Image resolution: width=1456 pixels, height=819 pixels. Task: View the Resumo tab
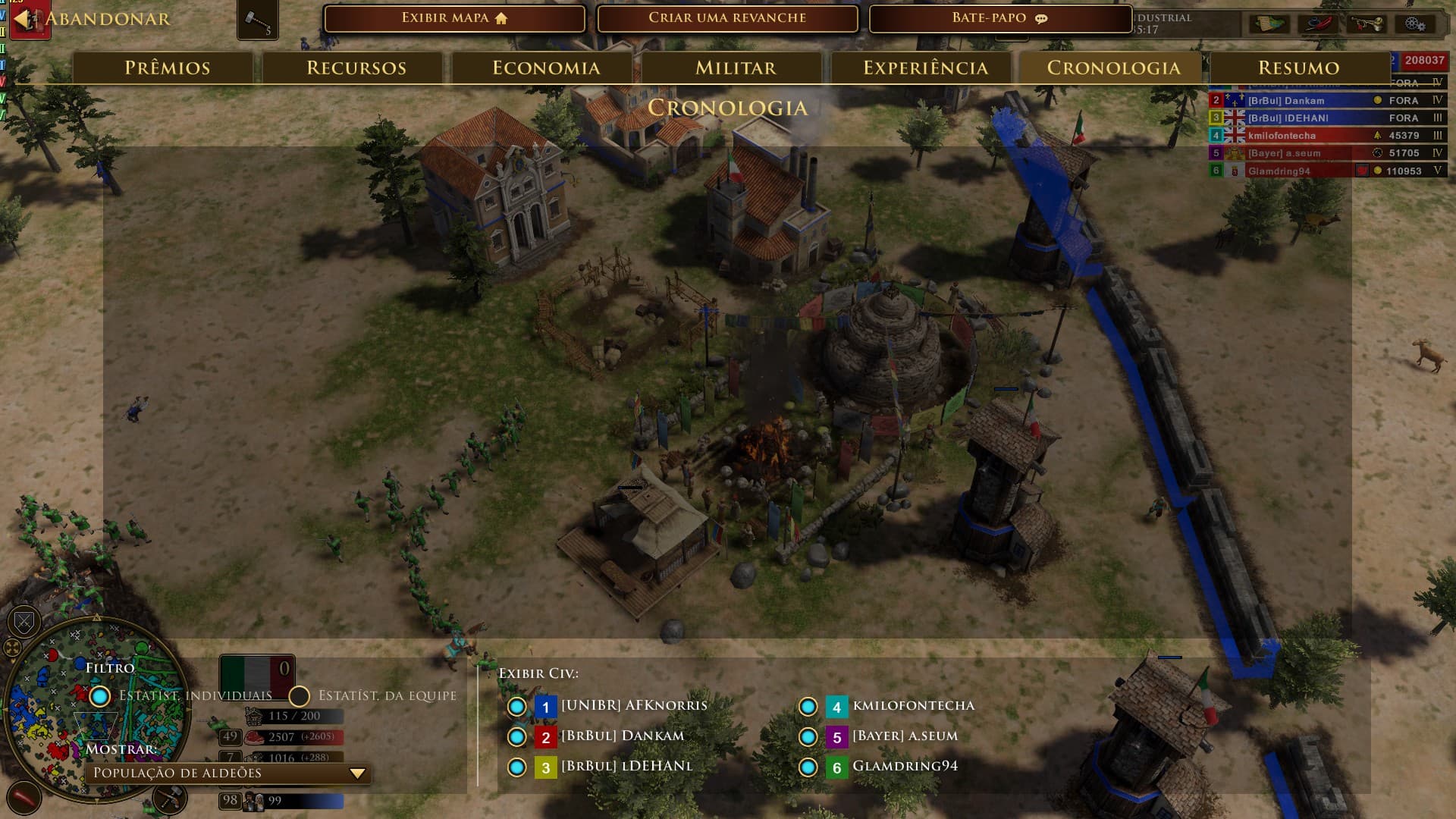coord(1298,68)
